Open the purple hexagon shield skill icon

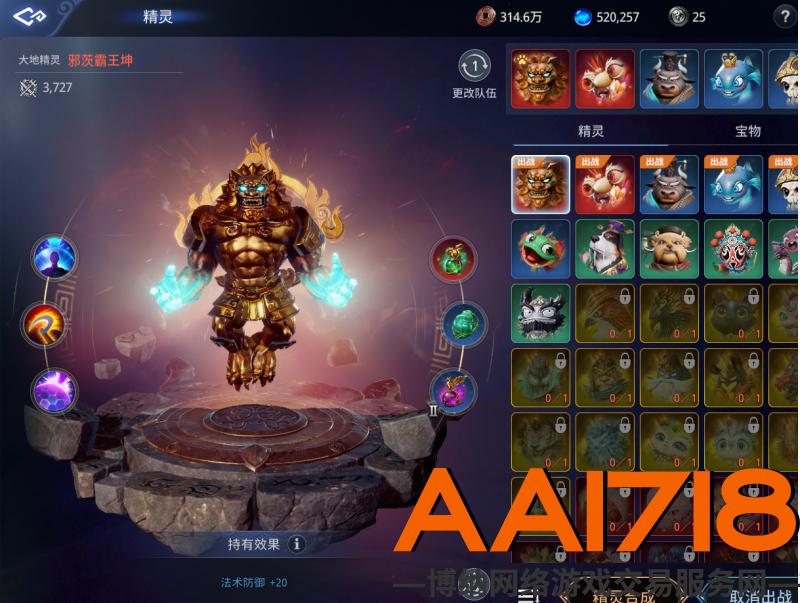click(54, 390)
